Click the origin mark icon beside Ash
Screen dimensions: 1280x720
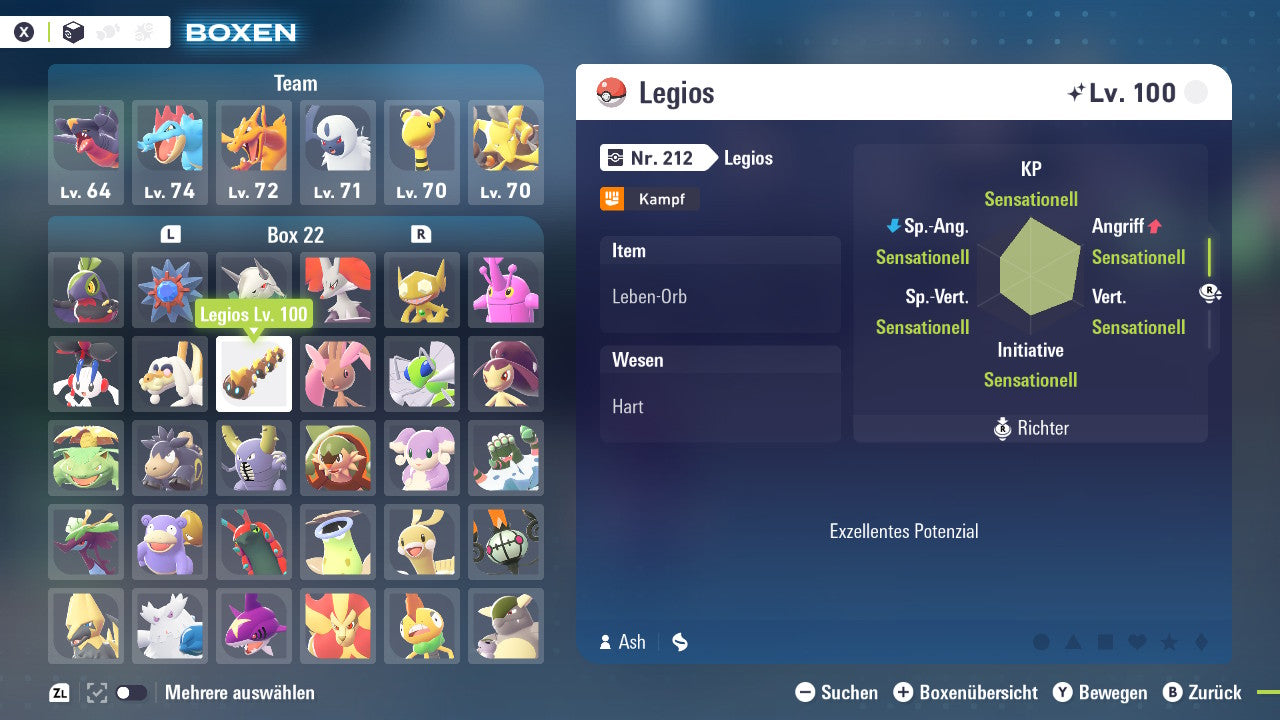tap(678, 642)
